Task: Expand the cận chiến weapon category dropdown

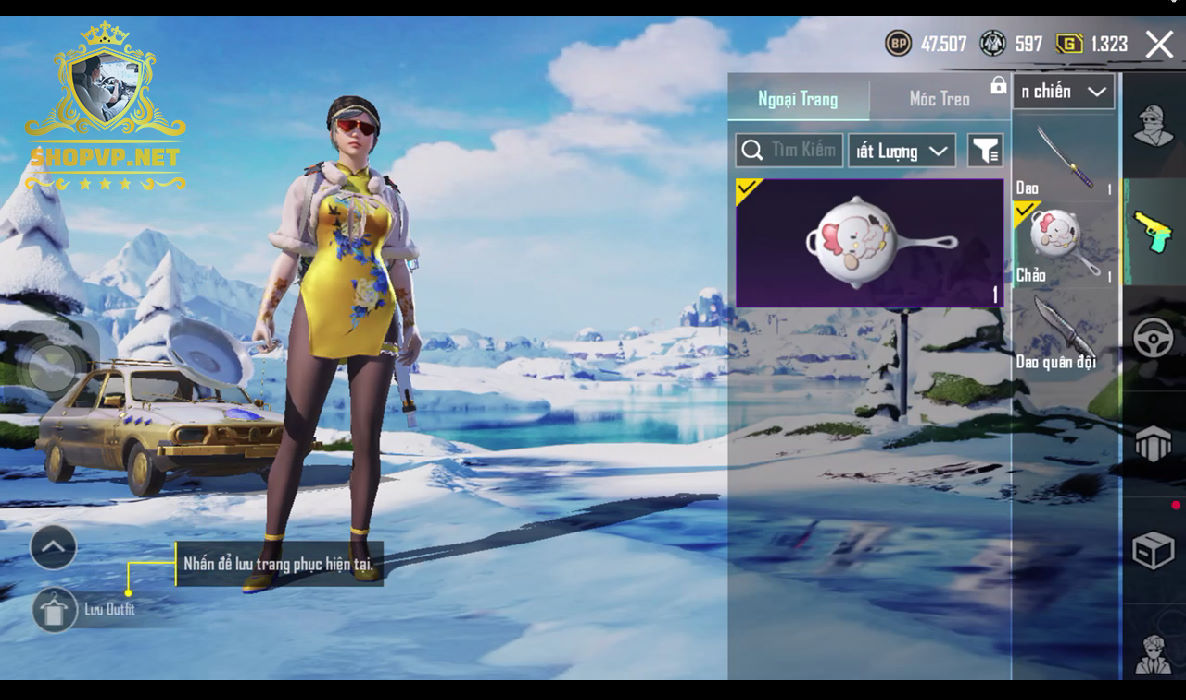Action: (1064, 92)
